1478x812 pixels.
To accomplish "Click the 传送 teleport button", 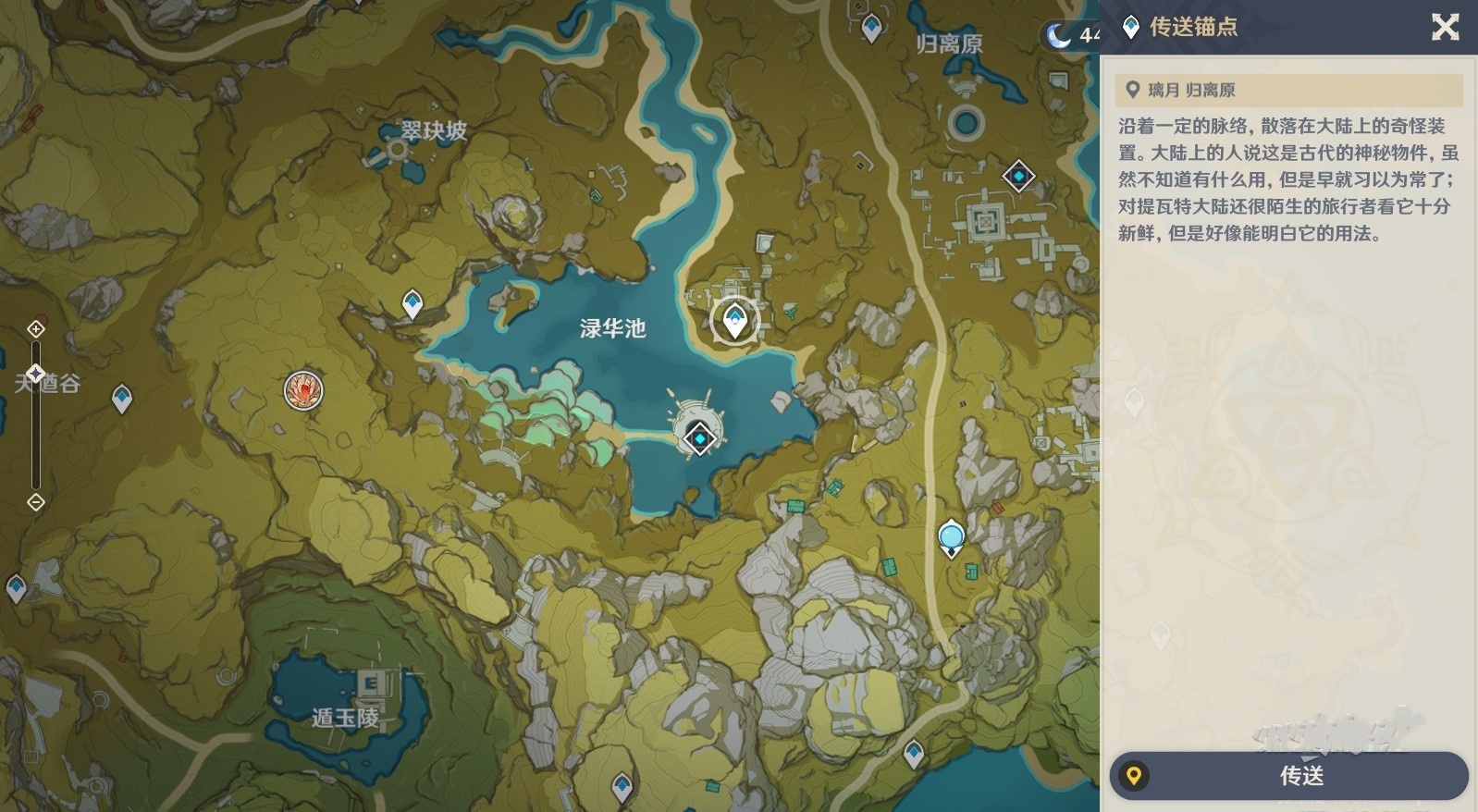I will (1288, 775).
